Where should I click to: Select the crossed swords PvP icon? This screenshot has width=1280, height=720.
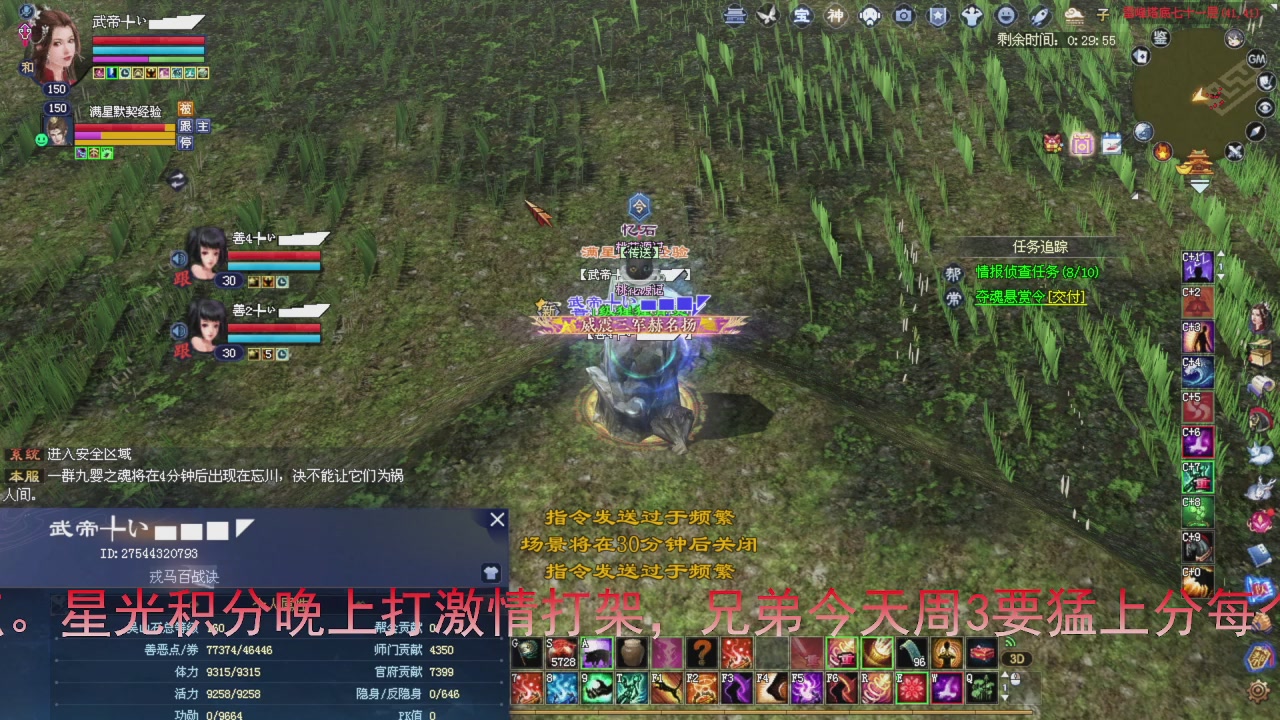(1234, 151)
